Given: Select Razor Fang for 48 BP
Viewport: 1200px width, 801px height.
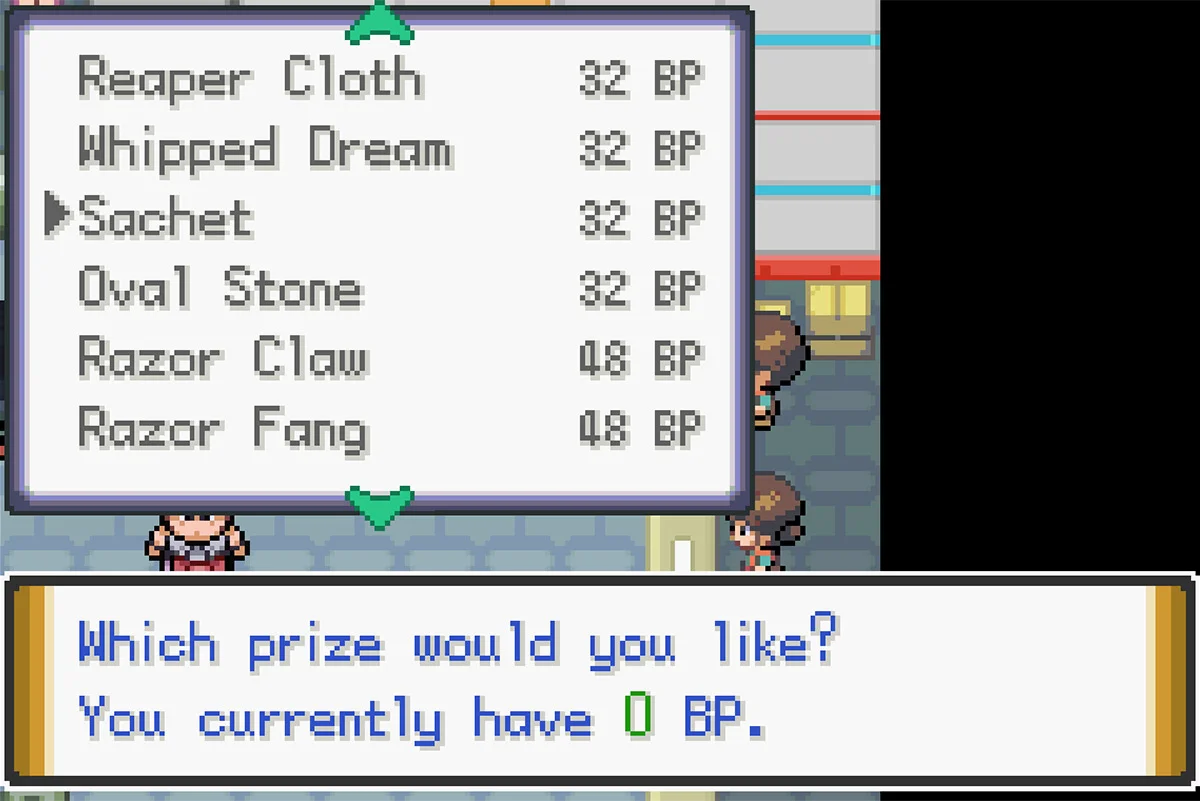Looking at the screenshot, I should point(223,429).
